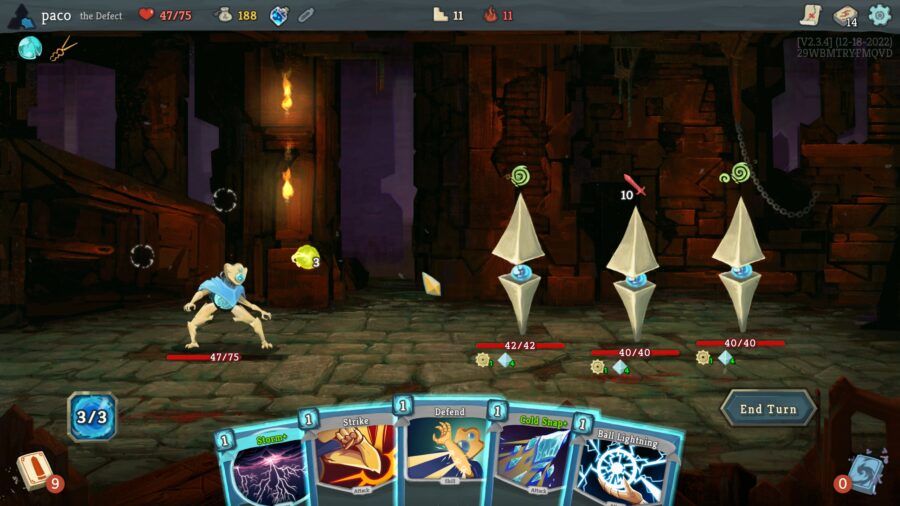
Task: Open the draw pile
Action: point(33,471)
